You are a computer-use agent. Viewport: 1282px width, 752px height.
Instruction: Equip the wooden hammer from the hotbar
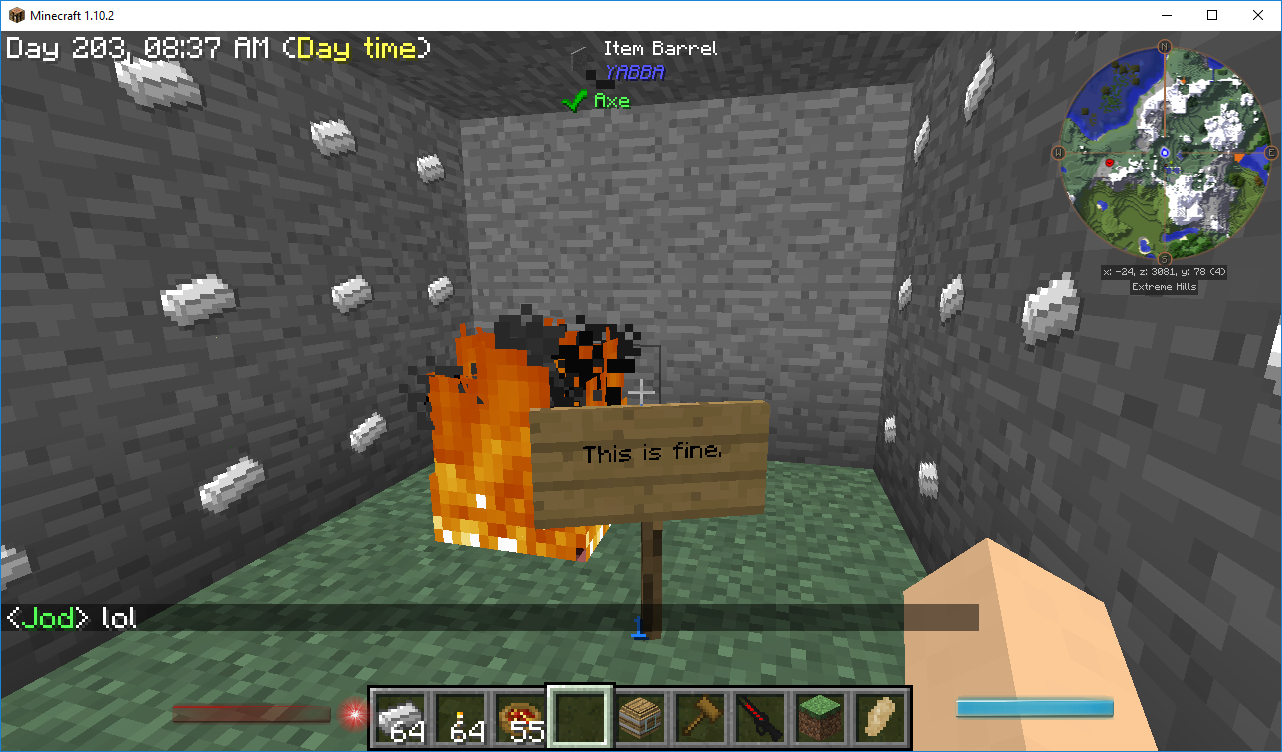click(700, 717)
